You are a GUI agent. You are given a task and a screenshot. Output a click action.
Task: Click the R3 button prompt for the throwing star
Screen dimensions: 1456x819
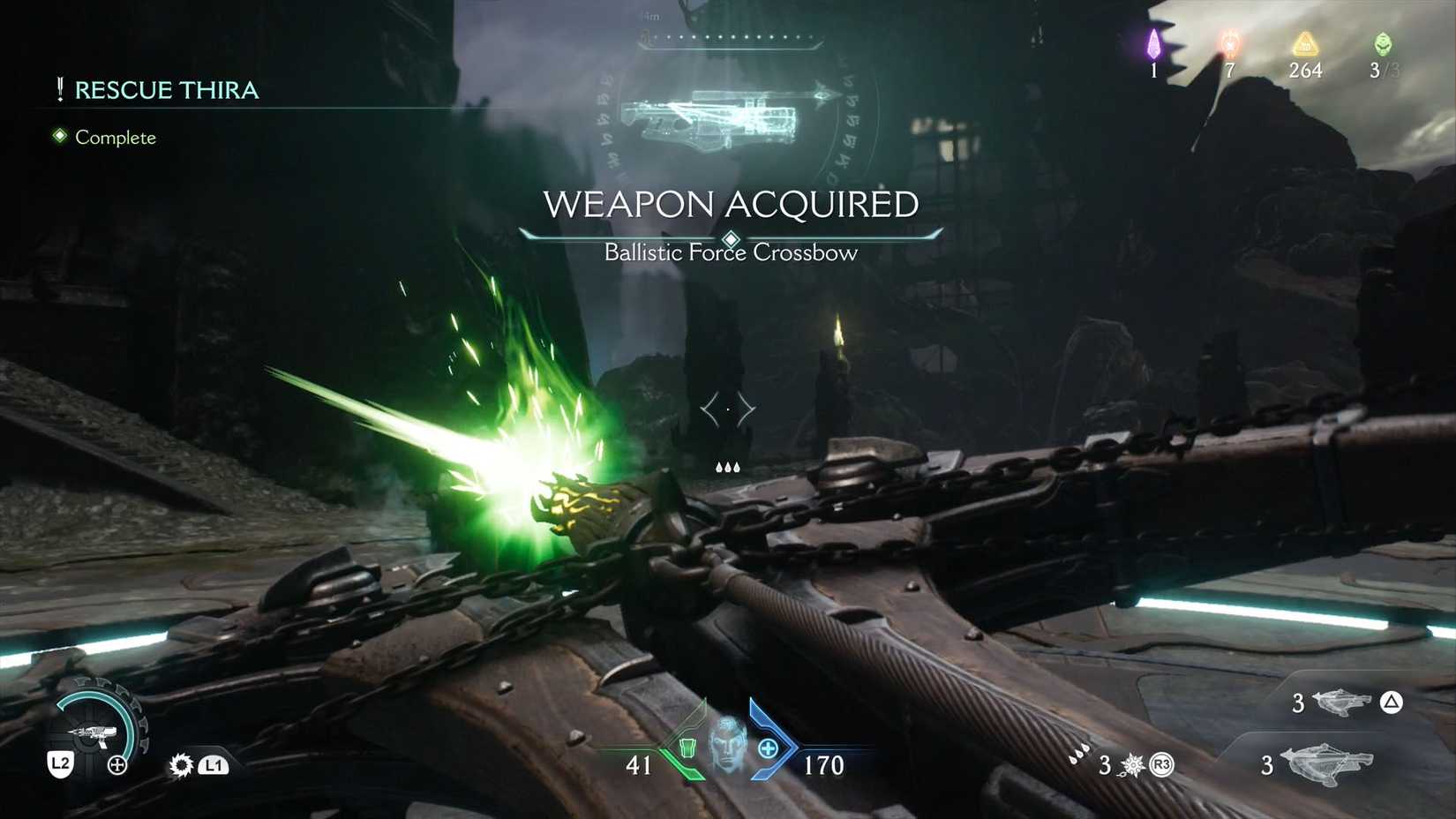1163,767
